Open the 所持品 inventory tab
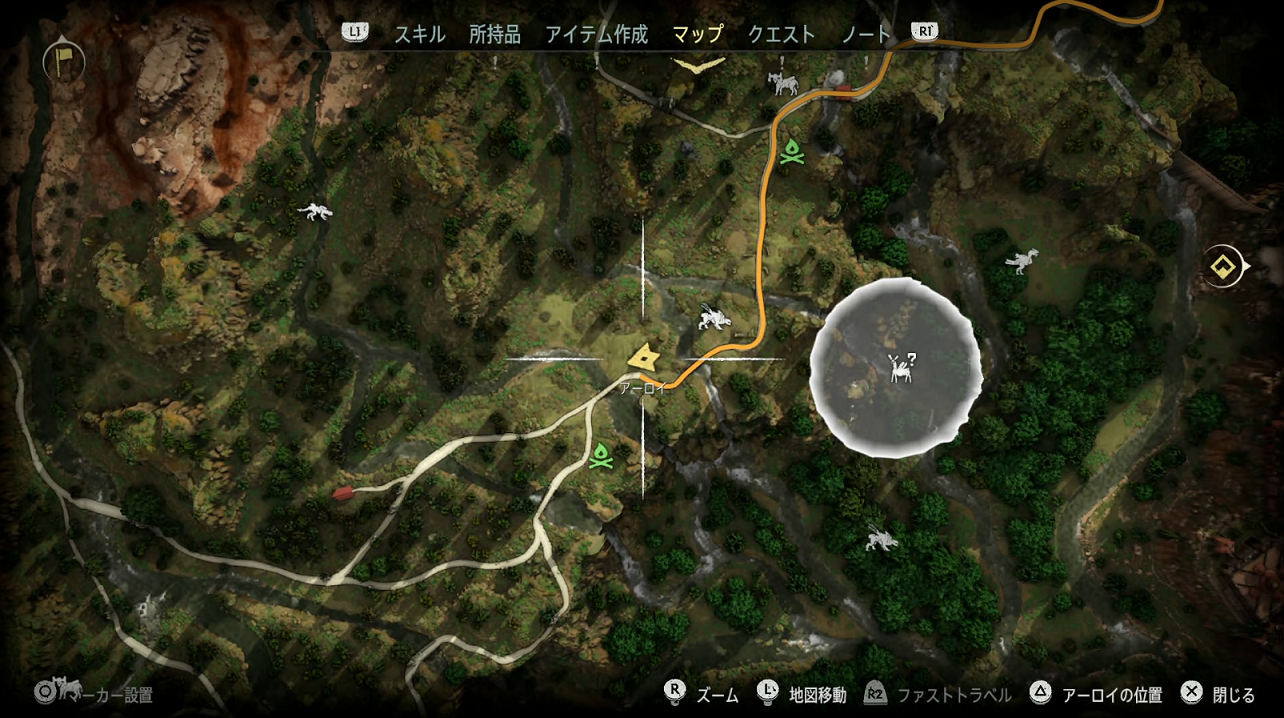1284x718 pixels. (495, 34)
